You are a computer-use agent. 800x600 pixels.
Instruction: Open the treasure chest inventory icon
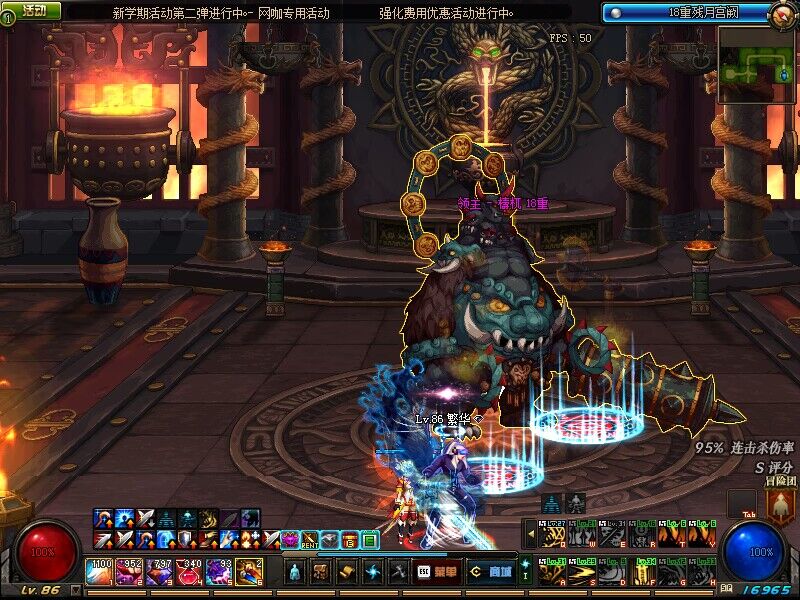click(x=321, y=572)
